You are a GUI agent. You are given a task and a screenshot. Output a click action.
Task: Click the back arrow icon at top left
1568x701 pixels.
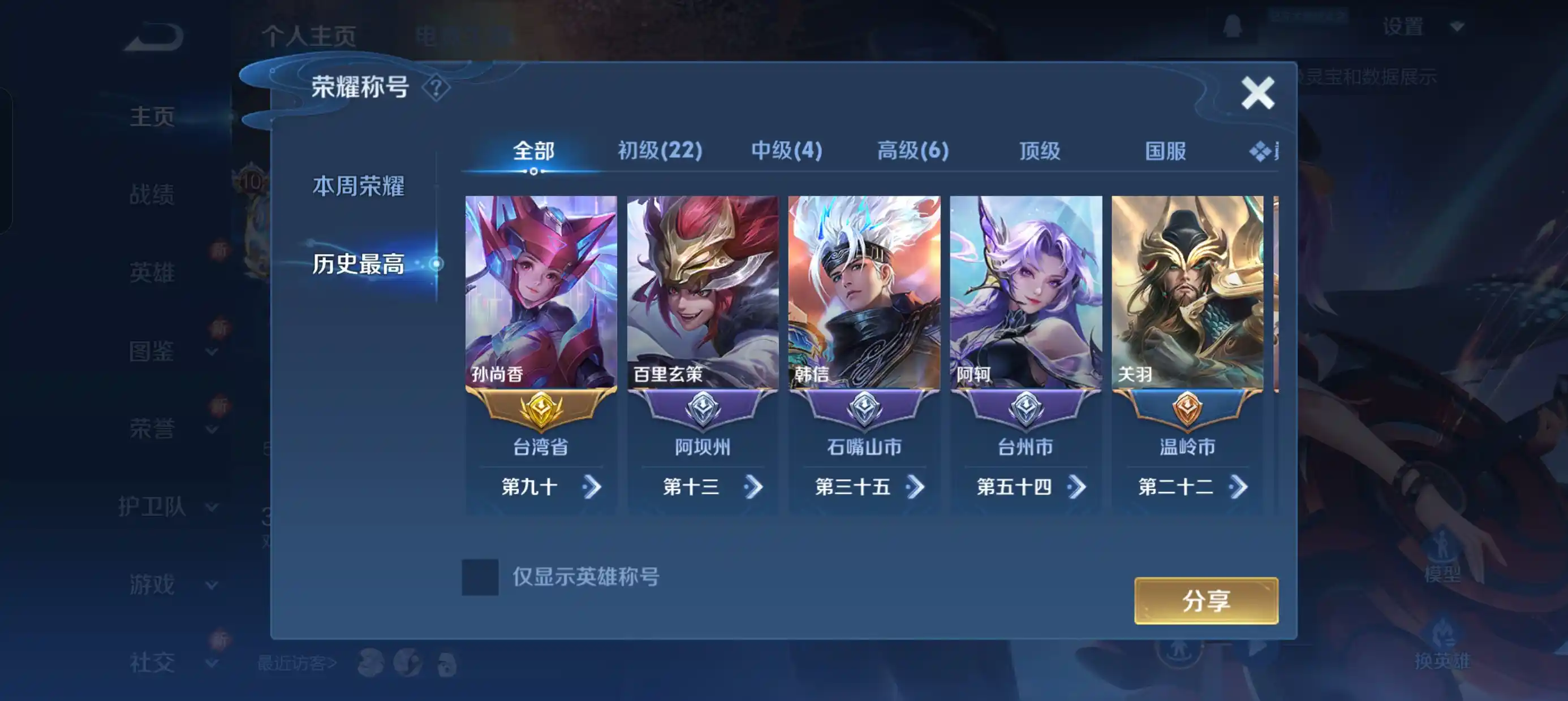click(153, 35)
